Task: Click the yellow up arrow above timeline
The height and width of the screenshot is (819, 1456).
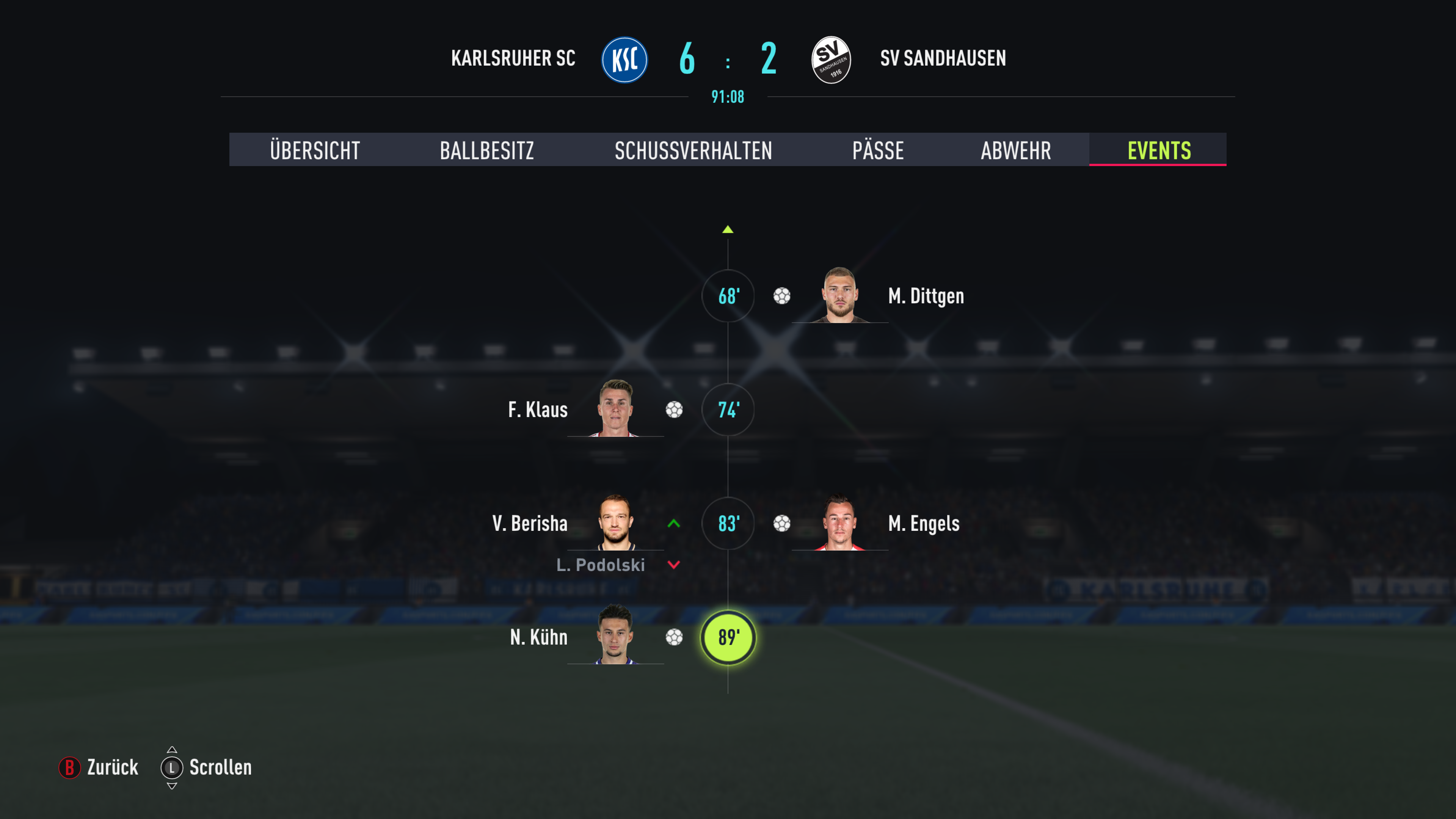Action: tap(728, 229)
